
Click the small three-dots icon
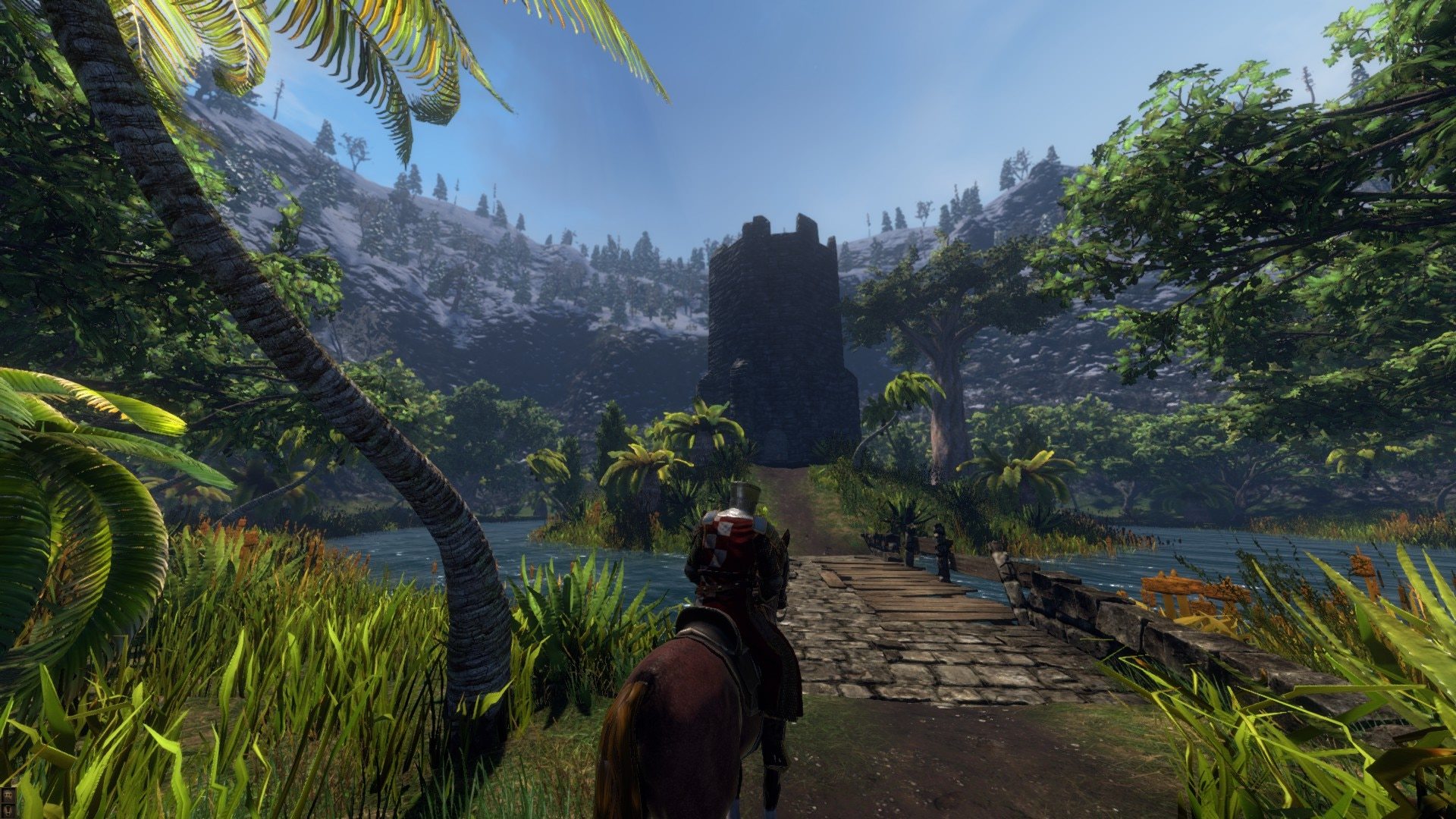pos(8,795)
